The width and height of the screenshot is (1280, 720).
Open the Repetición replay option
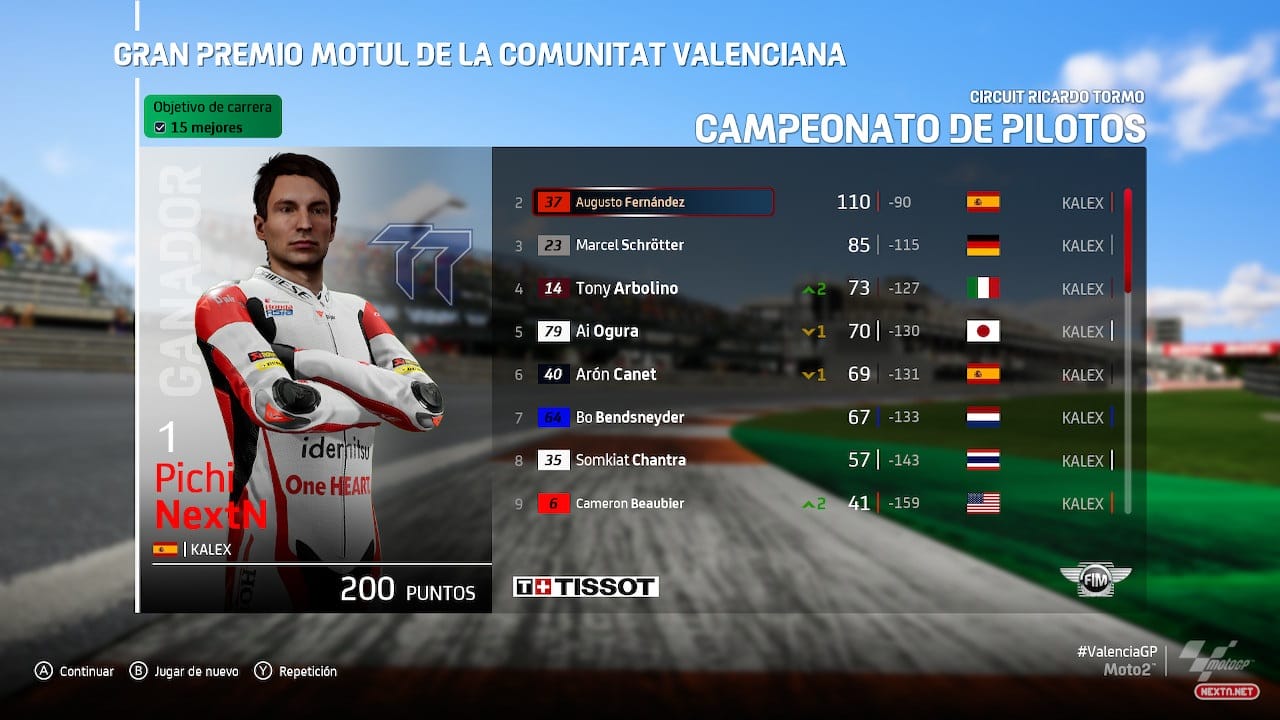coord(296,671)
